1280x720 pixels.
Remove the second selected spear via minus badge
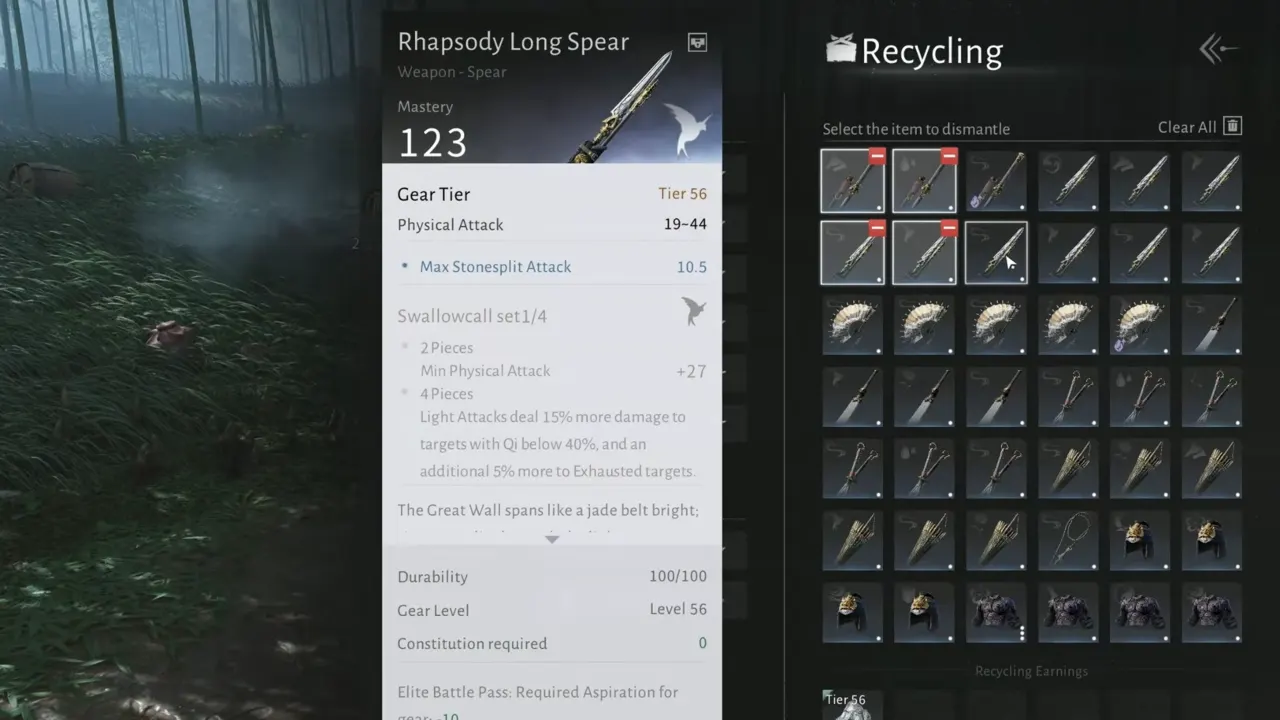point(947,156)
